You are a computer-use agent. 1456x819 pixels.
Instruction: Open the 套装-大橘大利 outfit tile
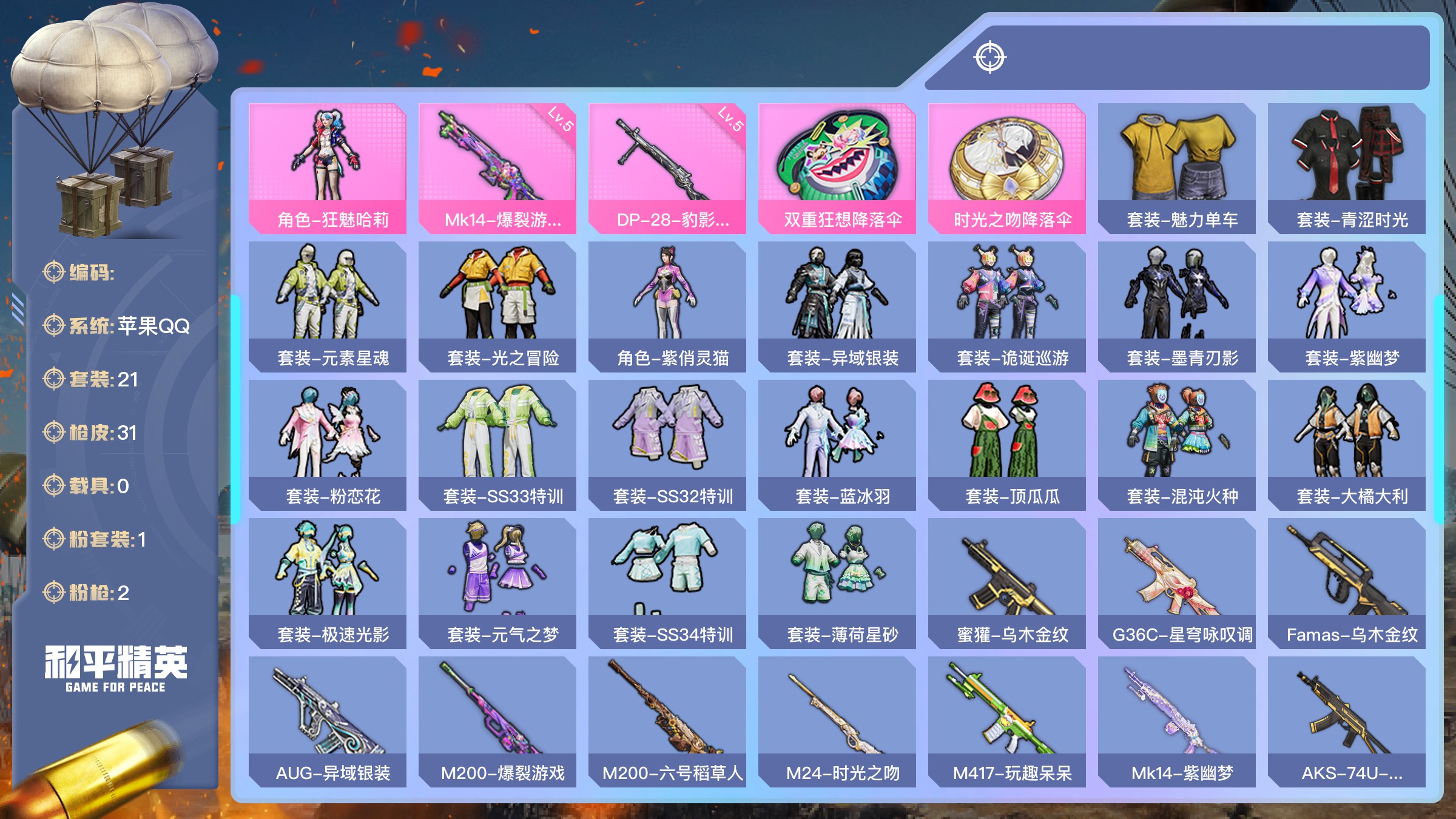click(x=1347, y=445)
